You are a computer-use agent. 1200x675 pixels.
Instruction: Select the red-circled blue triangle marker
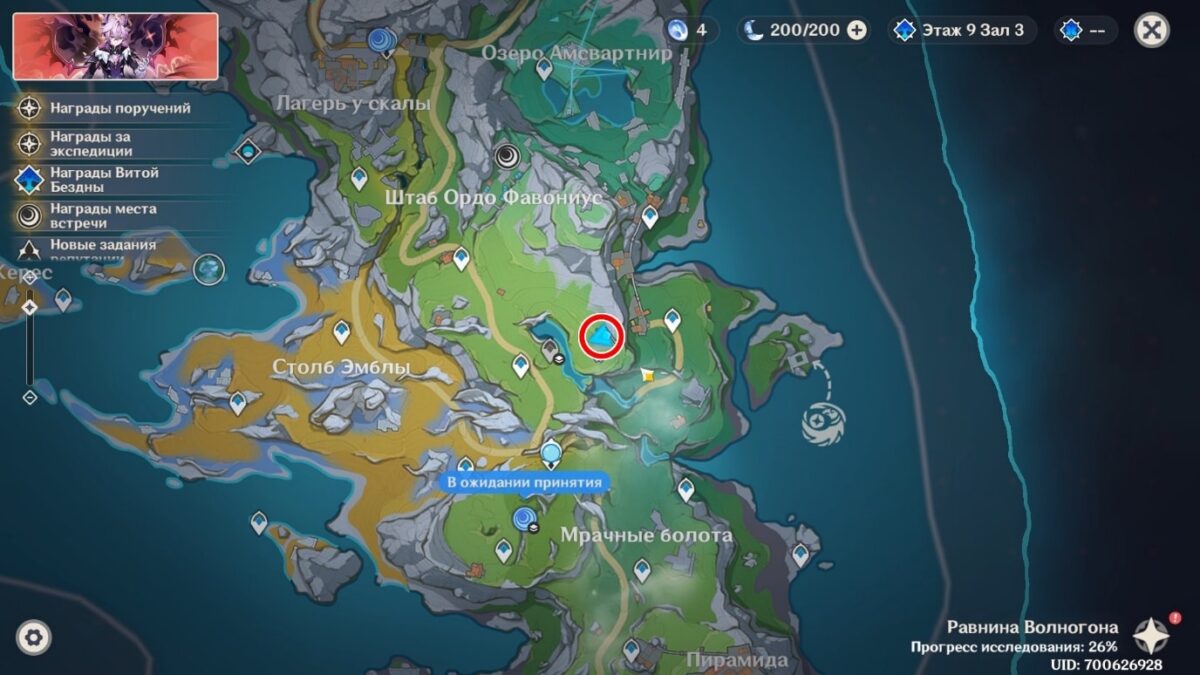coord(602,337)
